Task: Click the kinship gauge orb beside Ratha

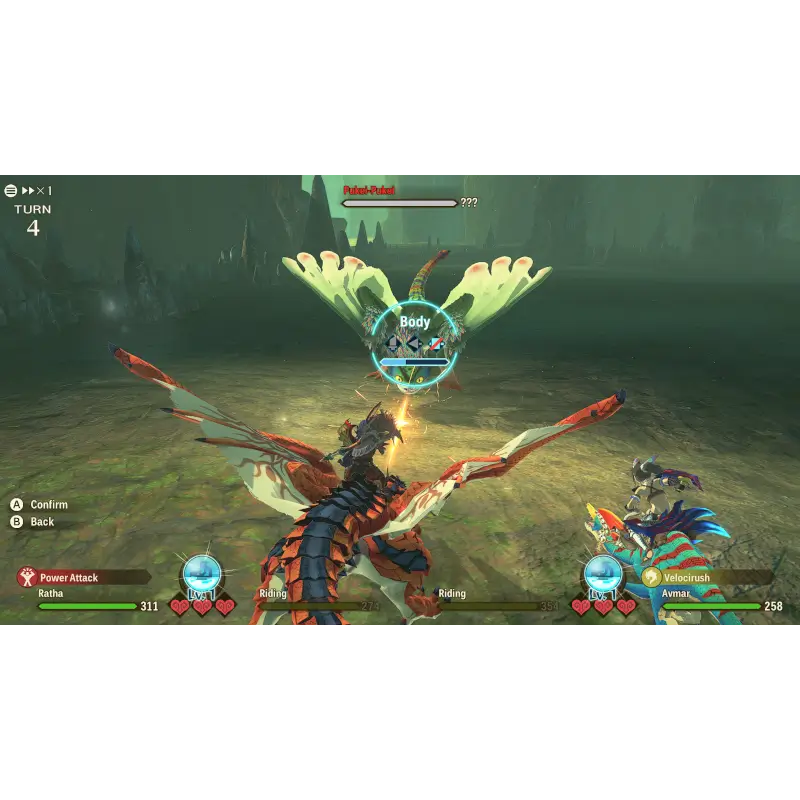Action: pyautogui.click(x=202, y=575)
